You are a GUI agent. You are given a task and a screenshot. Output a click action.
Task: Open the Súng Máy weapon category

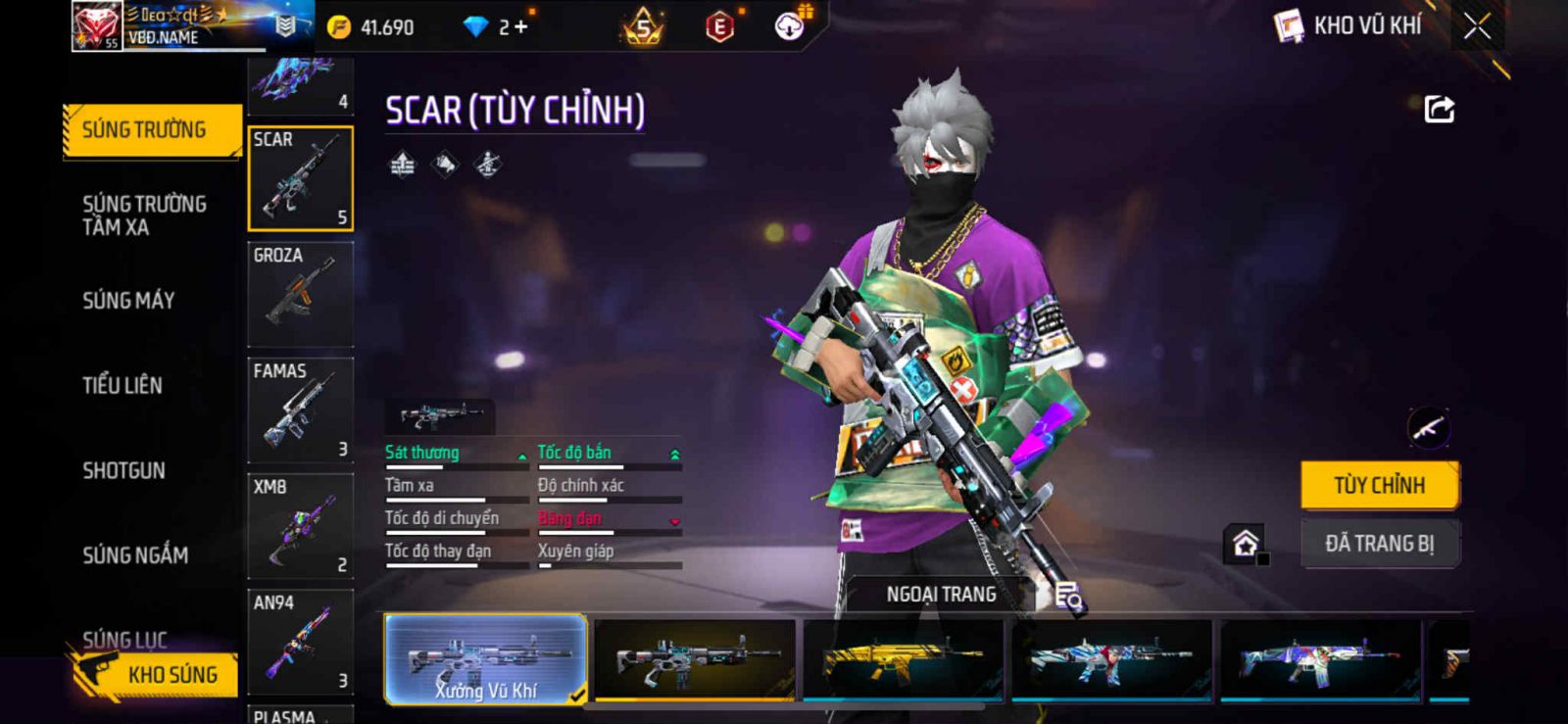pos(128,300)
